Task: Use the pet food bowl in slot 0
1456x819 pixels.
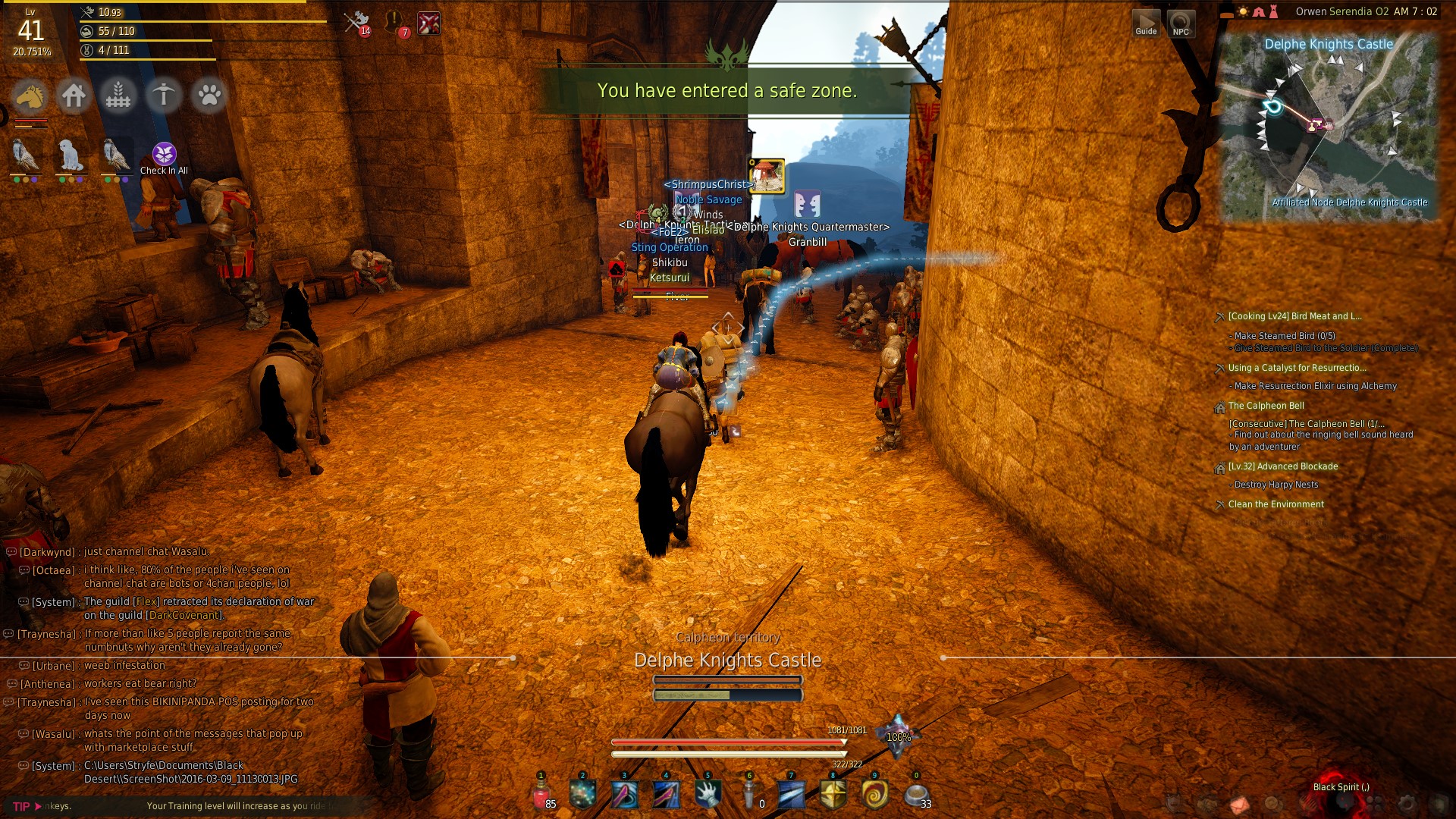Action: click(x=915, y=795)
